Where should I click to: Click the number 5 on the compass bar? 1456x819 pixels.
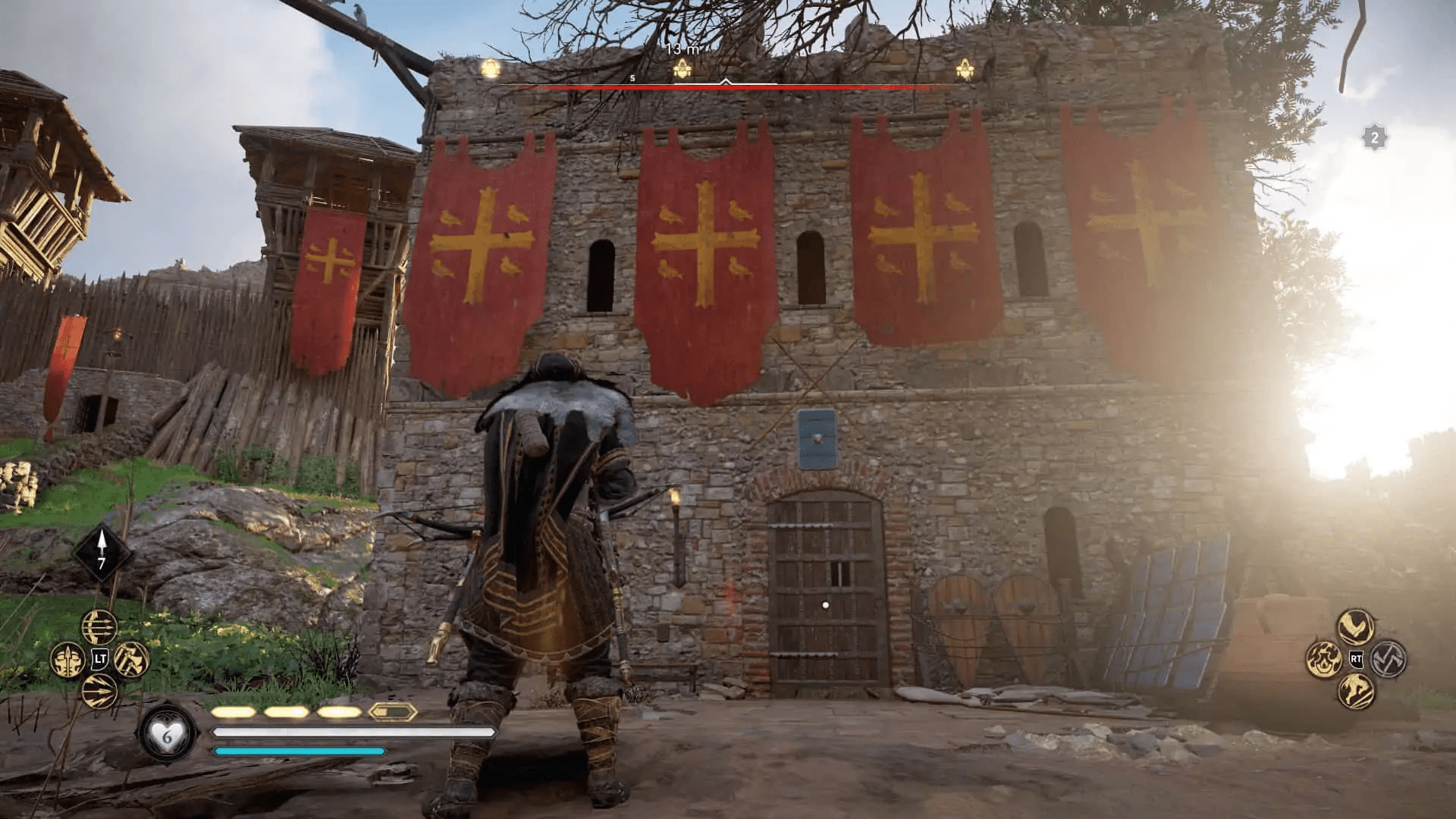(x=632, y=78)
